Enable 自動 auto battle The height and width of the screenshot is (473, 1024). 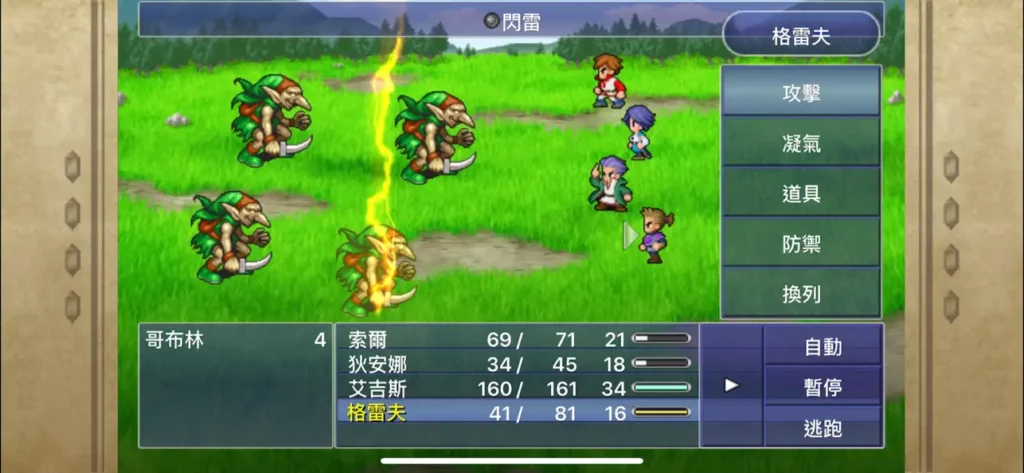point(822,347)
